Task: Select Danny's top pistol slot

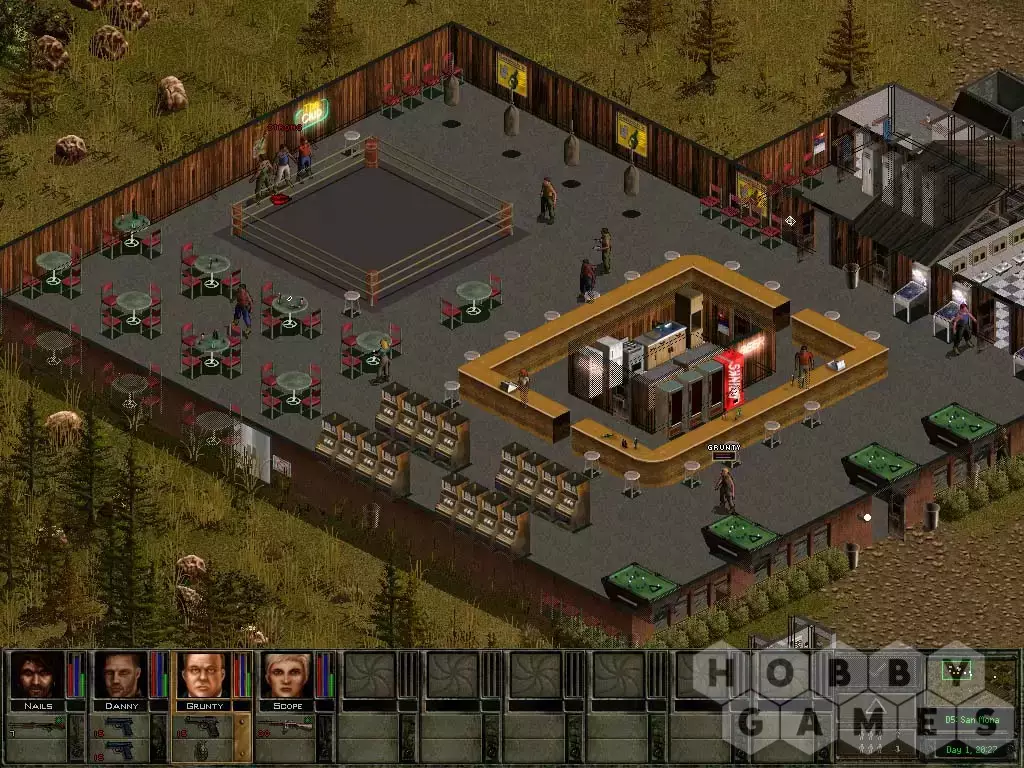Action: (118, 725)
